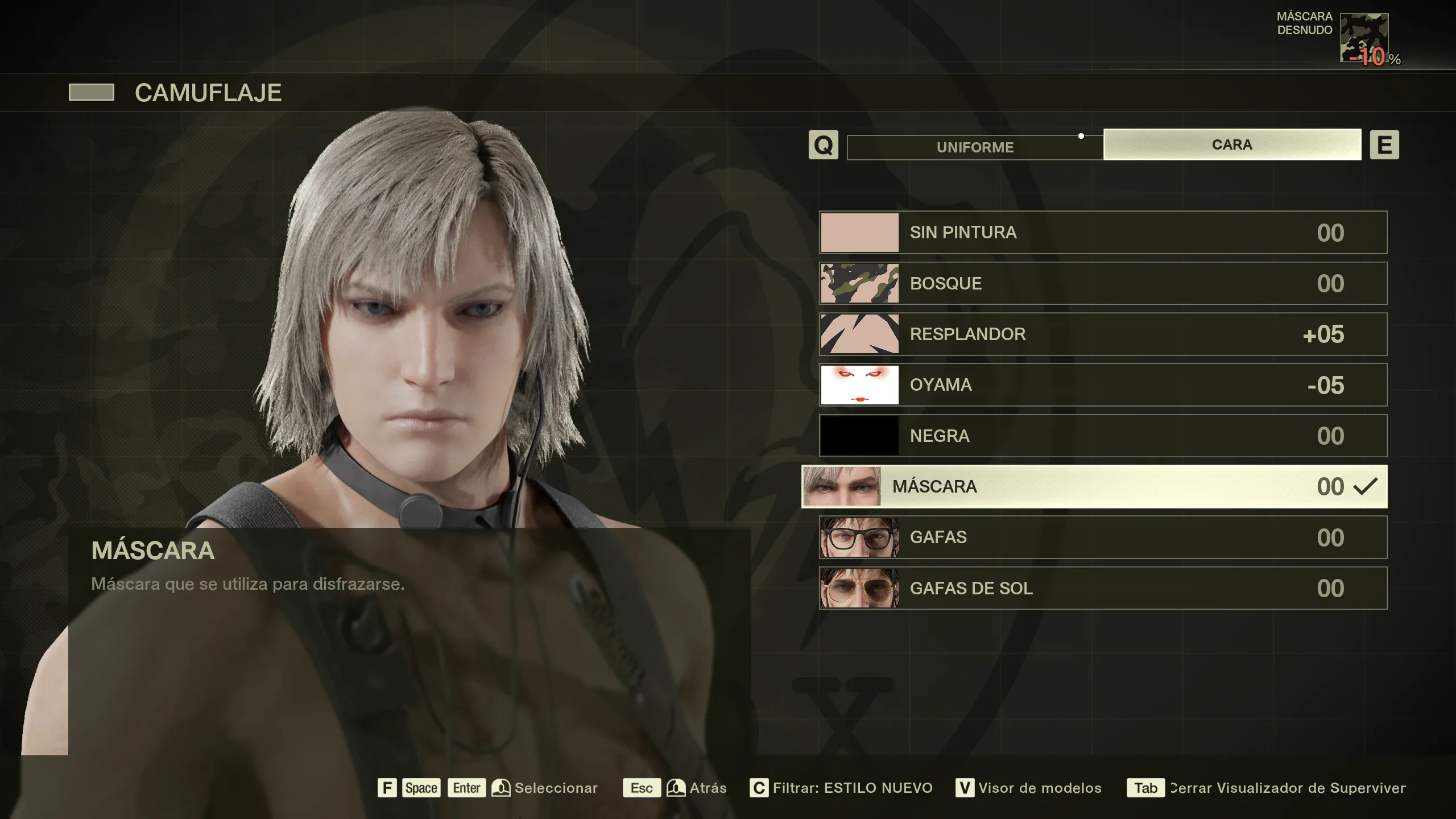Close the Visualizador de Superviver
The height and width of the screenshot is (819, 1456).
click(x=1287, y=788)
